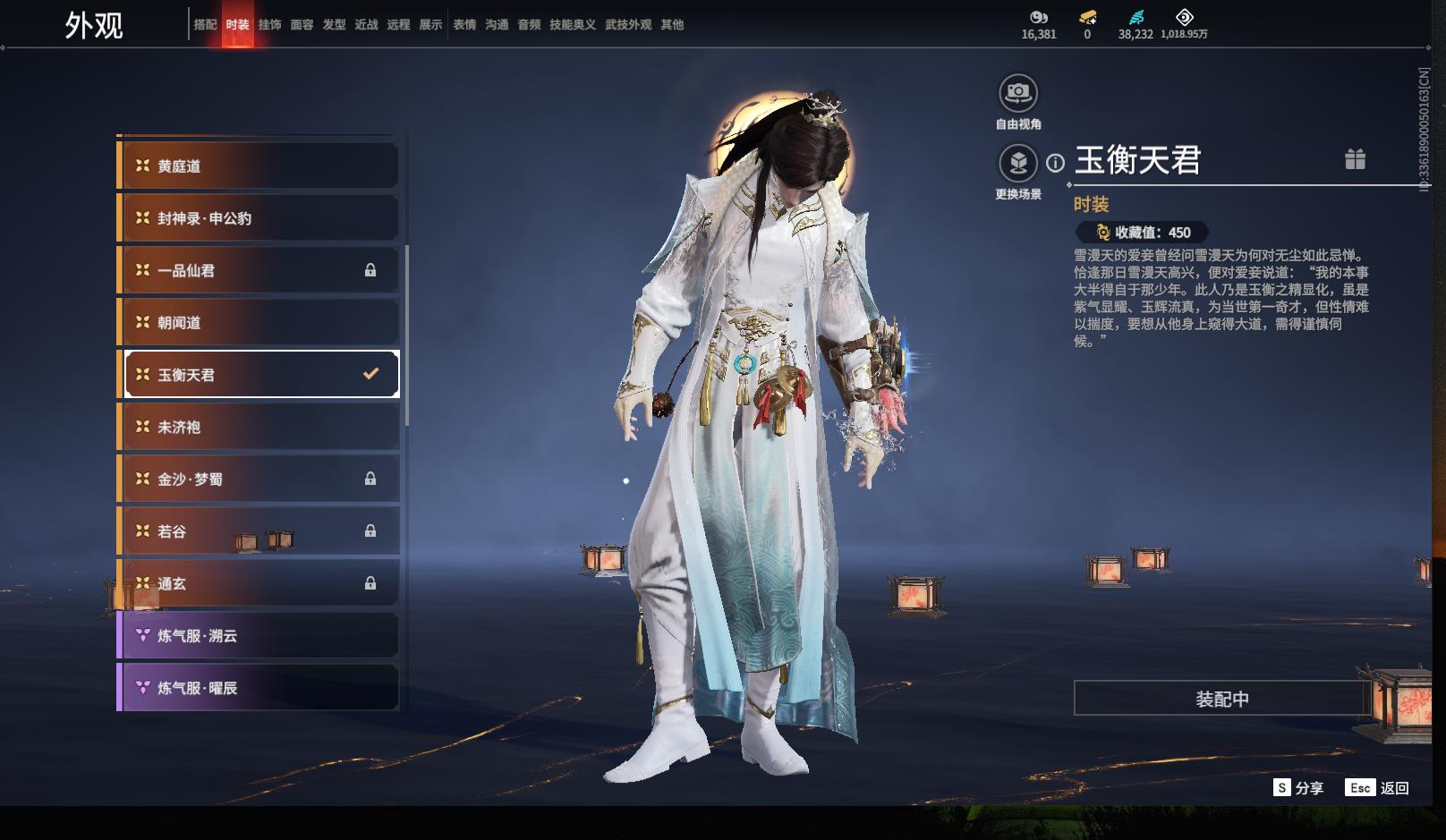
Task: Choose the 炼气服·曜辰 outfit
Action: (259, 688)
